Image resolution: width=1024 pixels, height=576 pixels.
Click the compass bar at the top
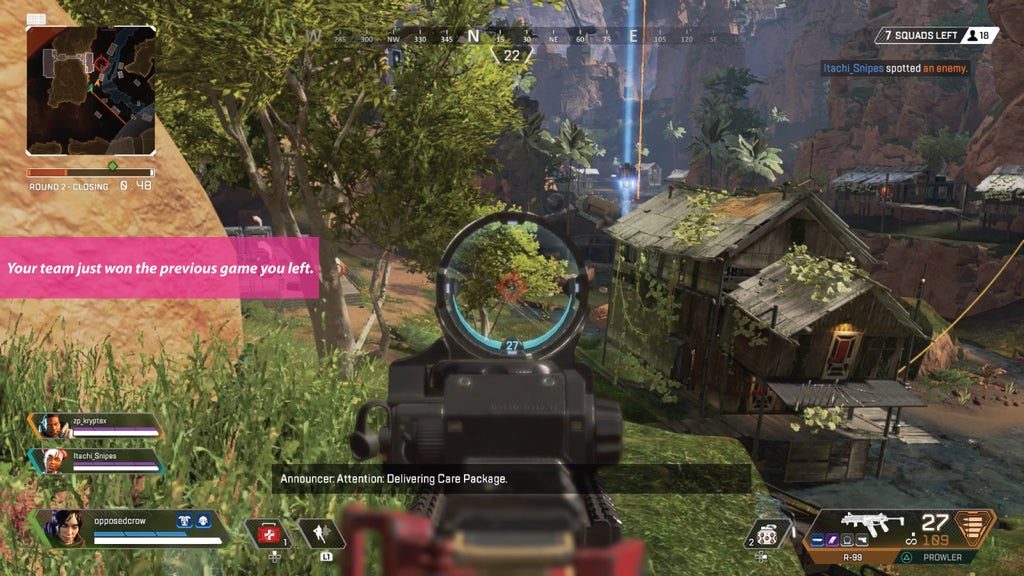[512, 37]
